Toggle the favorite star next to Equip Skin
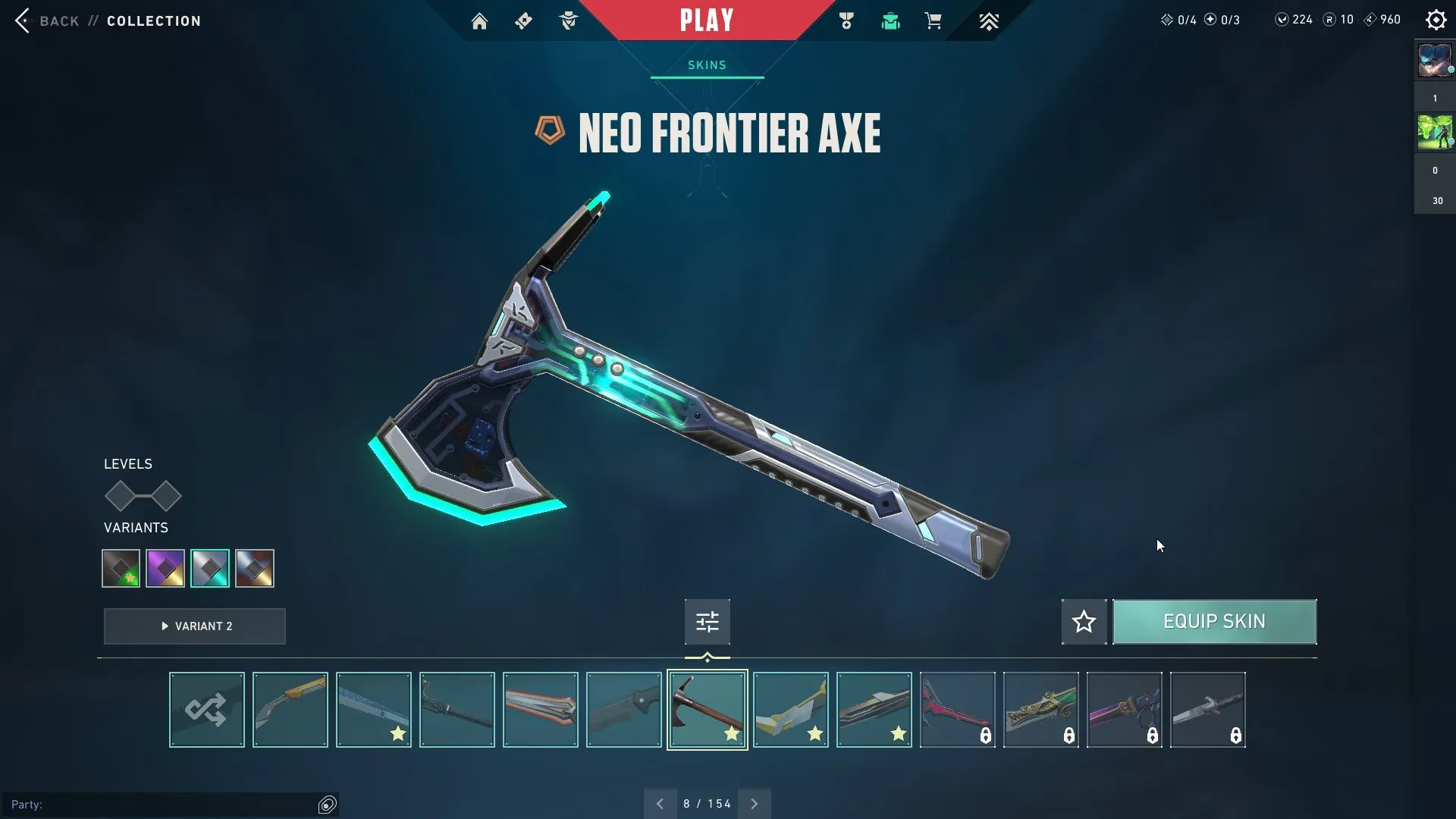 [1083, 621]
